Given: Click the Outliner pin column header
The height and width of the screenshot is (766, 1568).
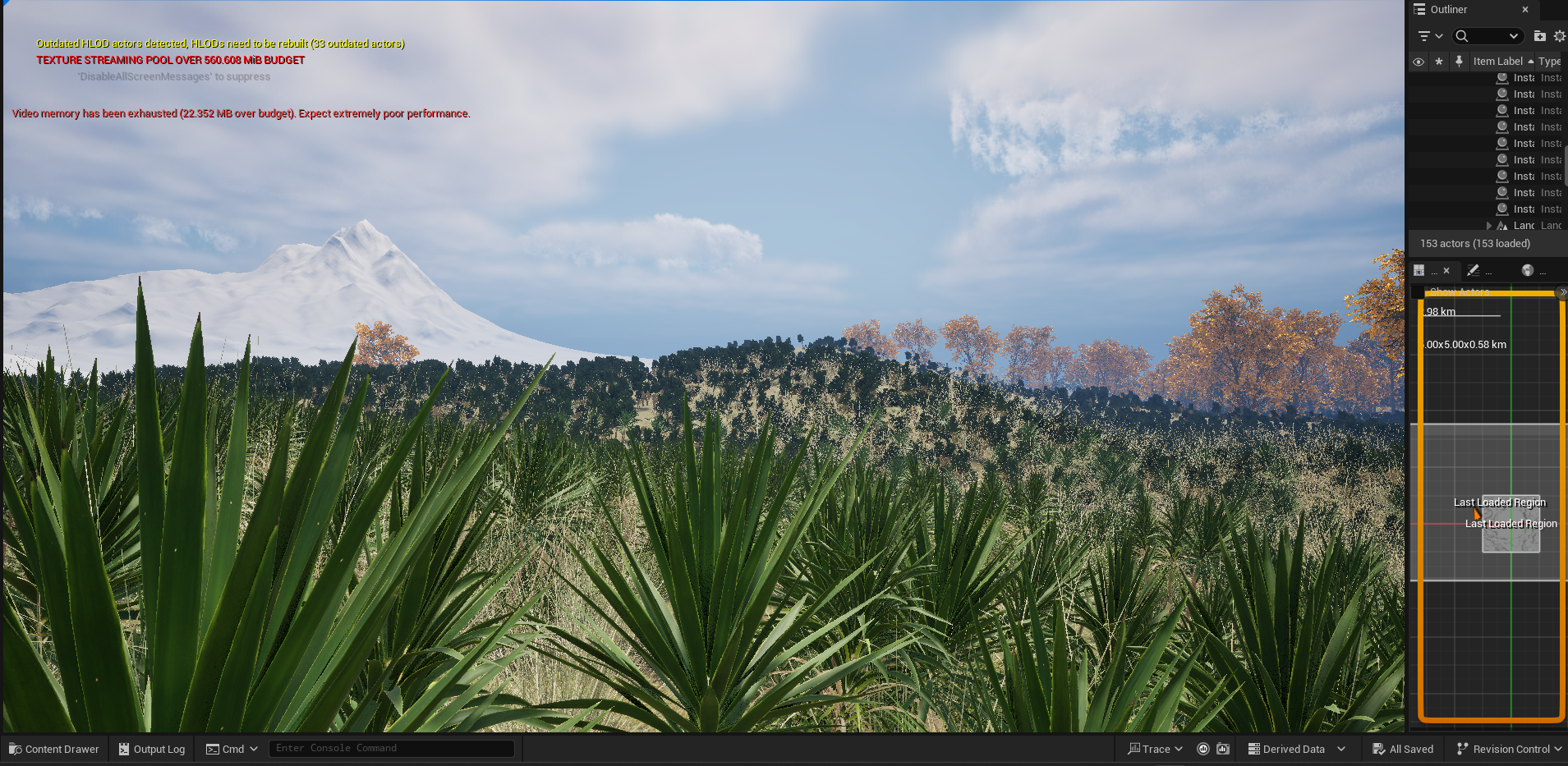Looking at the screenshot, I should click(x=1459, y=62).
